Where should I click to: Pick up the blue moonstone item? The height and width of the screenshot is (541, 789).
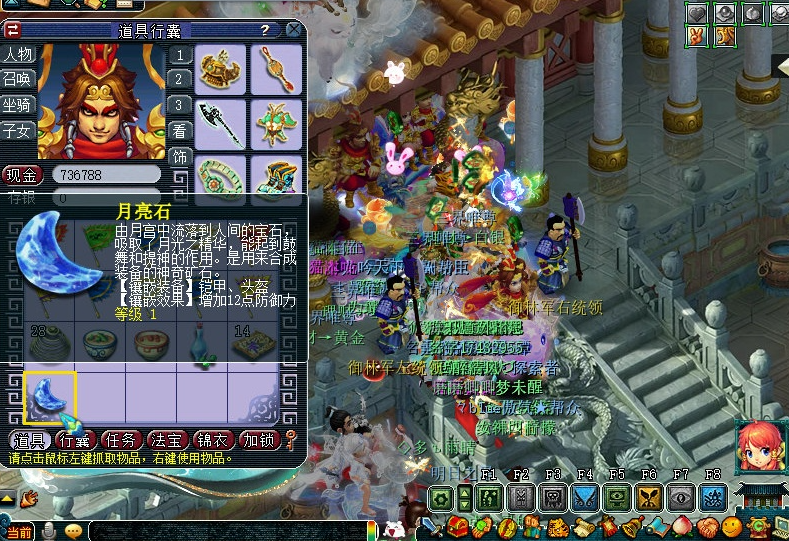(x=49, y=397)
